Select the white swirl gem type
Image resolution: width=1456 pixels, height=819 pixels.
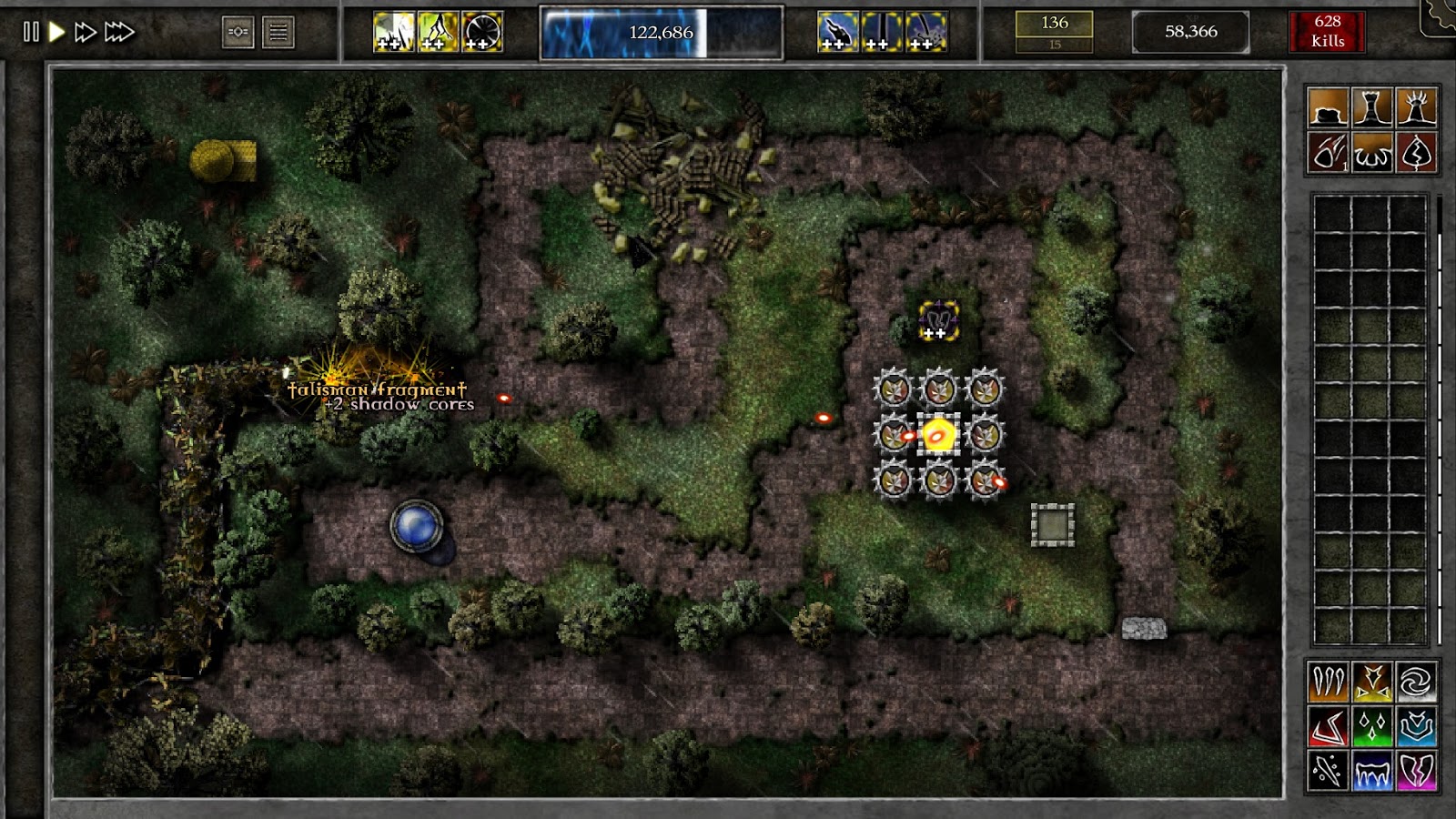(1417, 682)
